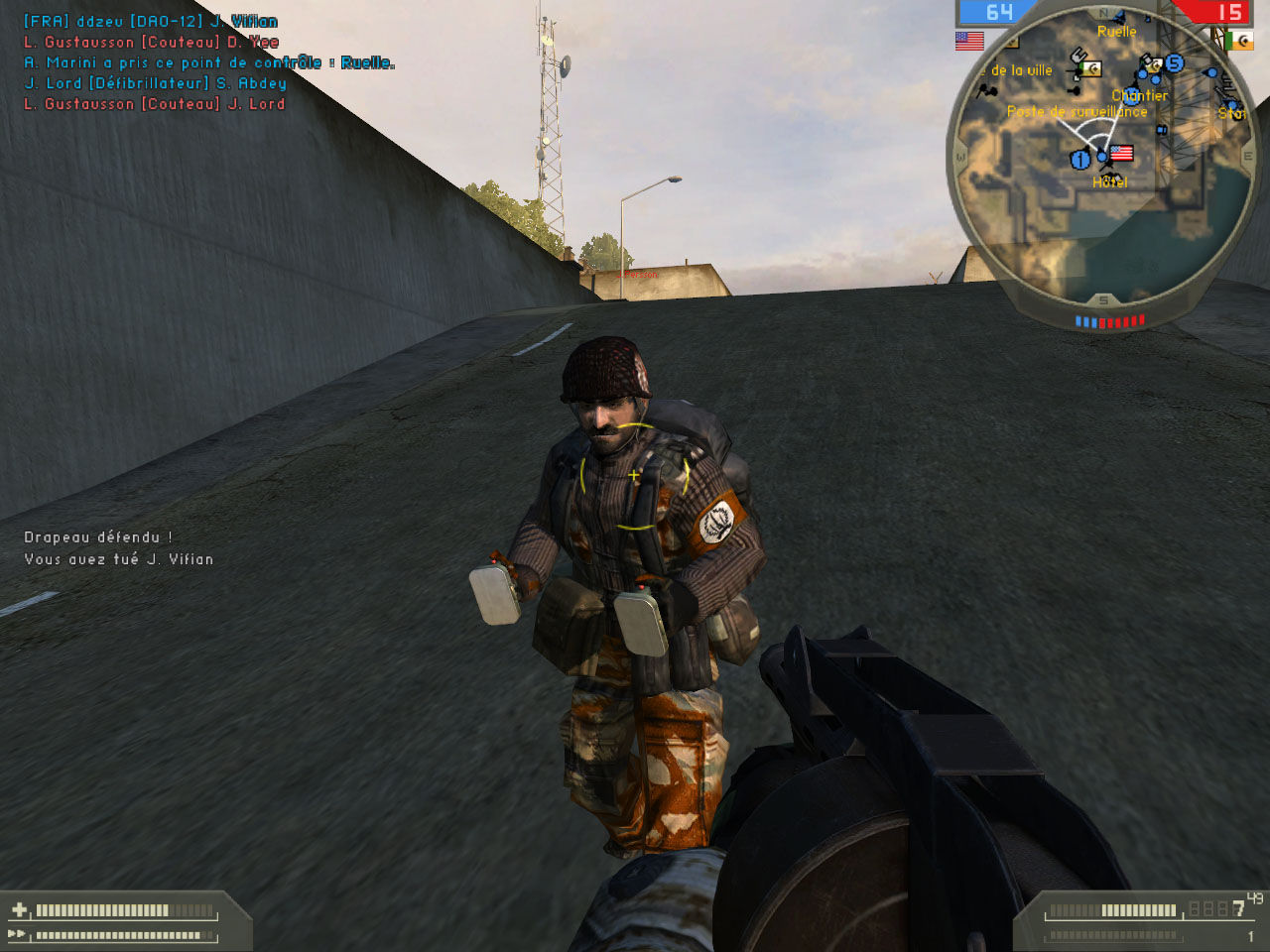Select the US flag marker at Hôtel
Viewport: 1270px width, 952px height.
point(1121,153)
